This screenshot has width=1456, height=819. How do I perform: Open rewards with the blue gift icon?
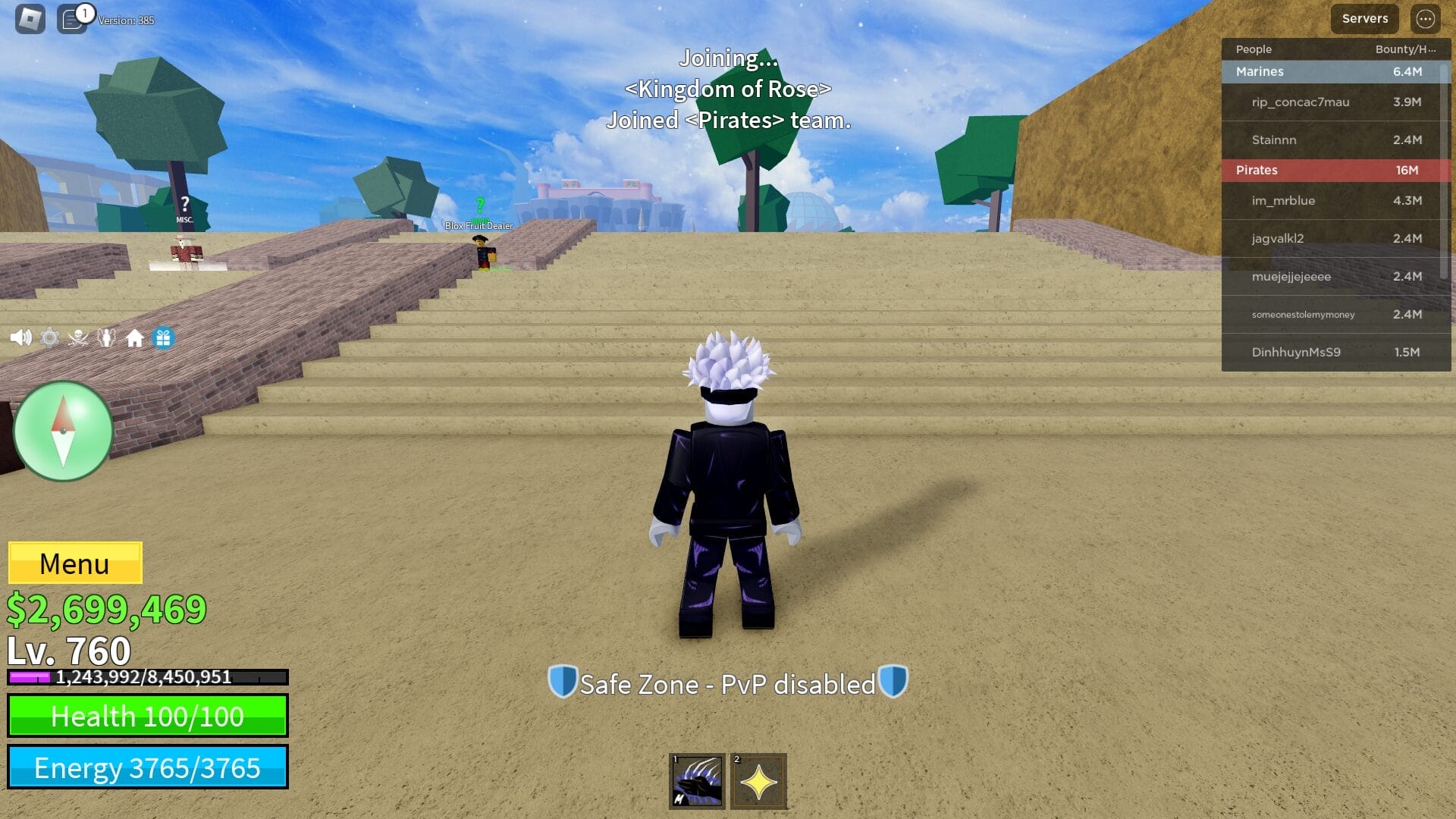162,339
